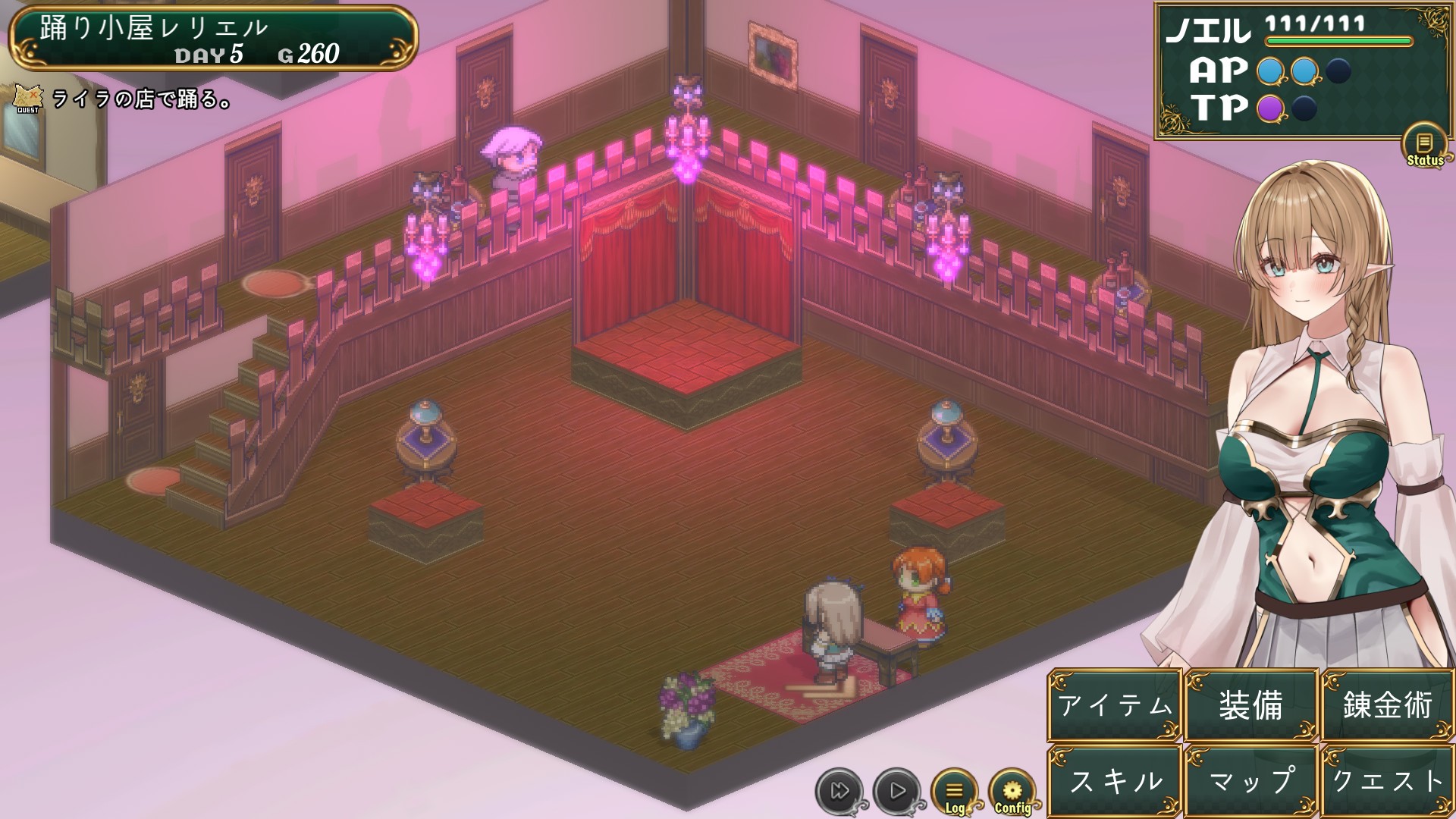Click the auto-play arrow button
This screenshot has height=819, width=1456.
click(x=897, y=792)
